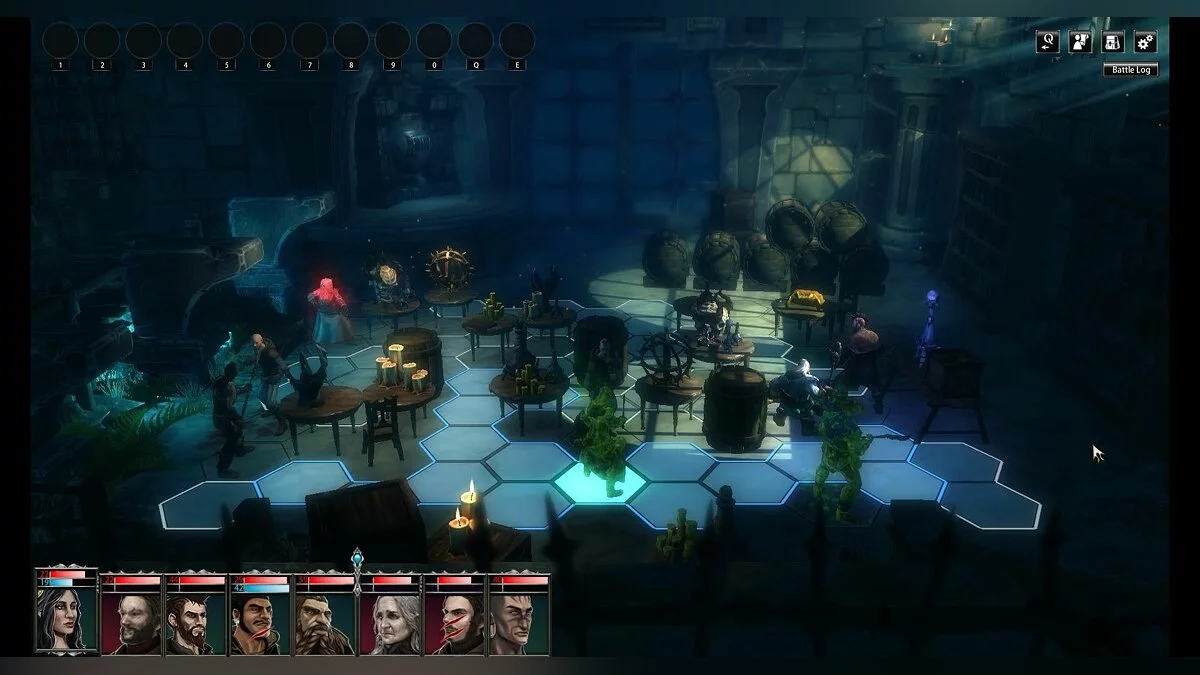Open the character sheet icon
This screenshot has height=675, width=1200.
coord(1080,41)
